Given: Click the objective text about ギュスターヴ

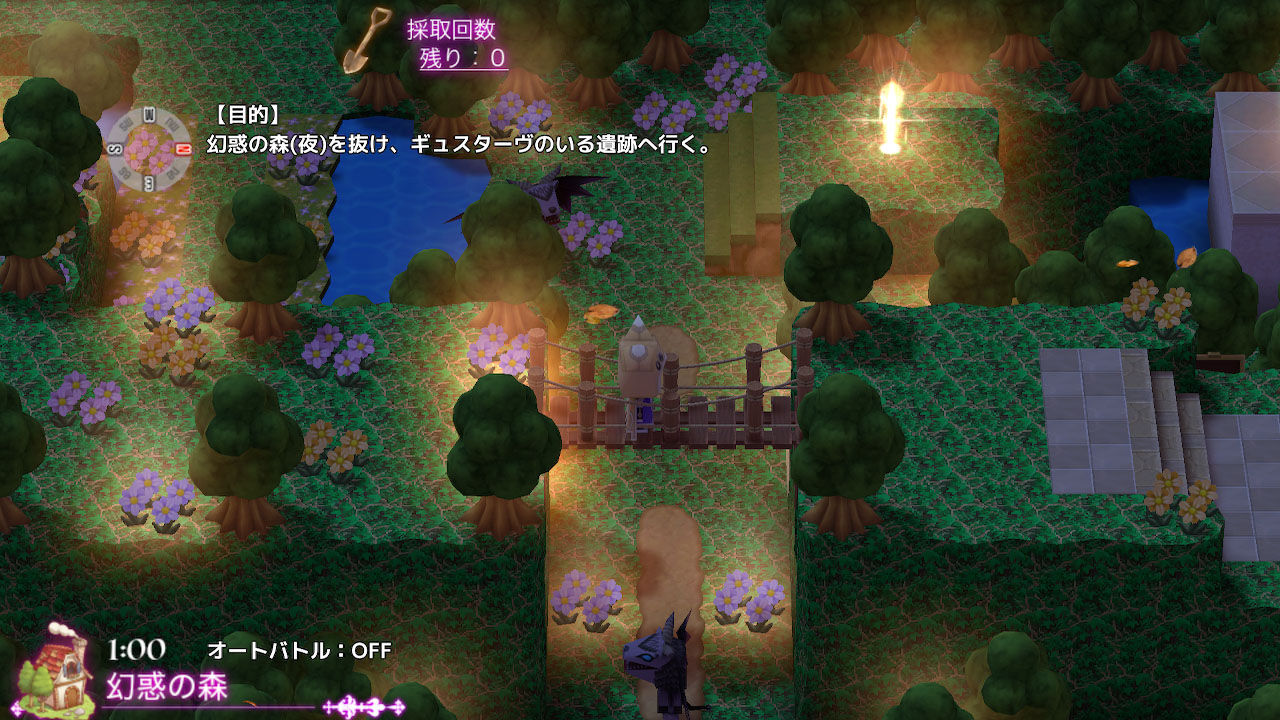Looking at the screenshot, I should pyautogui.click(x=449, y=142).
